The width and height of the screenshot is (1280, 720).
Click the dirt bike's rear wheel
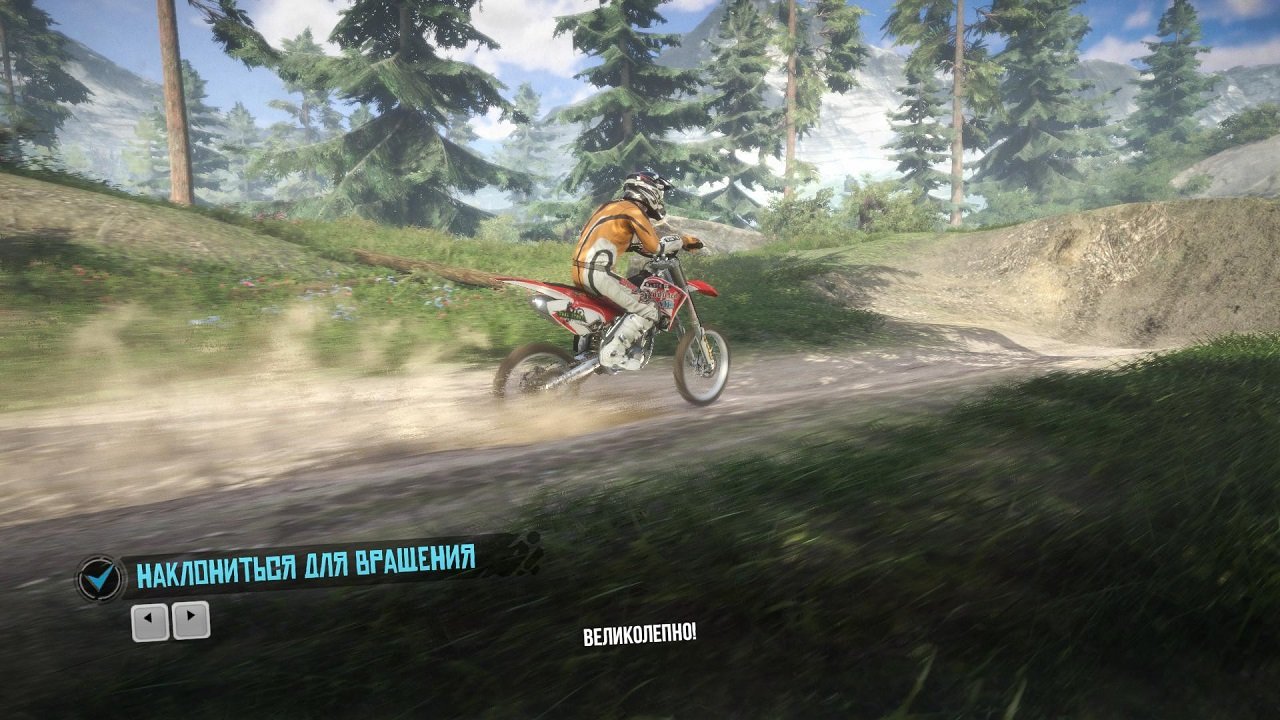(x=537, y=370)
